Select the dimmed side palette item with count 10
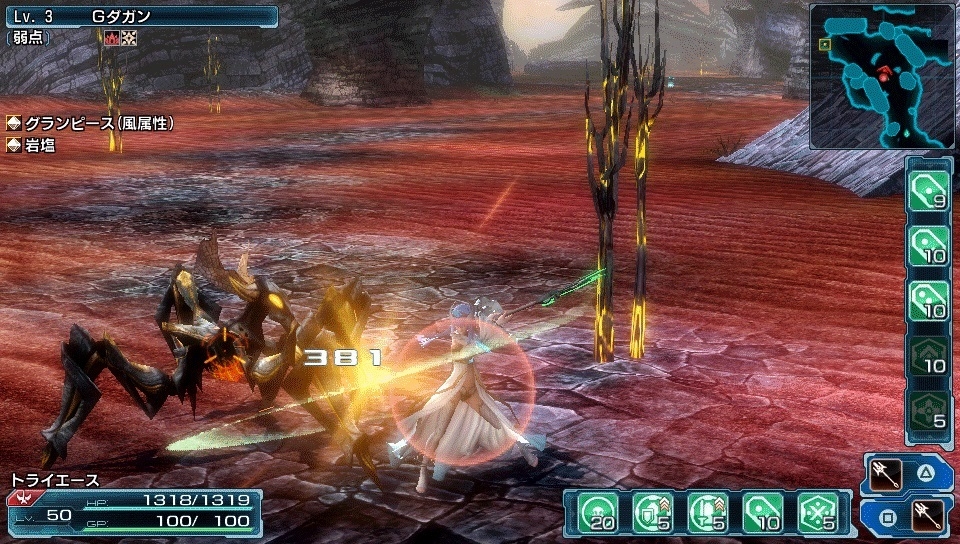This screenshot has width=960, height=544. click(928, 355)
